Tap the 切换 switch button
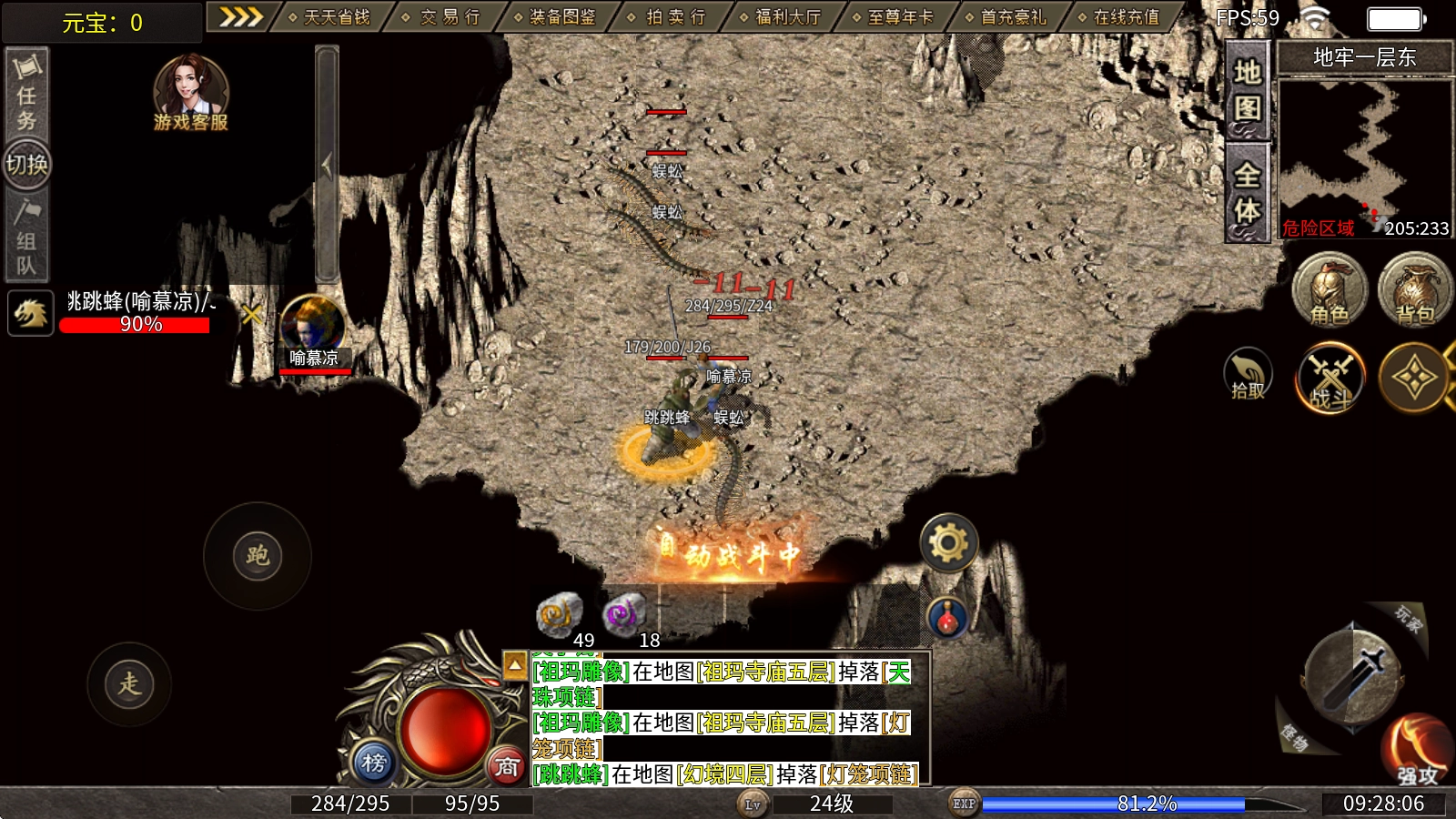 coord(27,165)
